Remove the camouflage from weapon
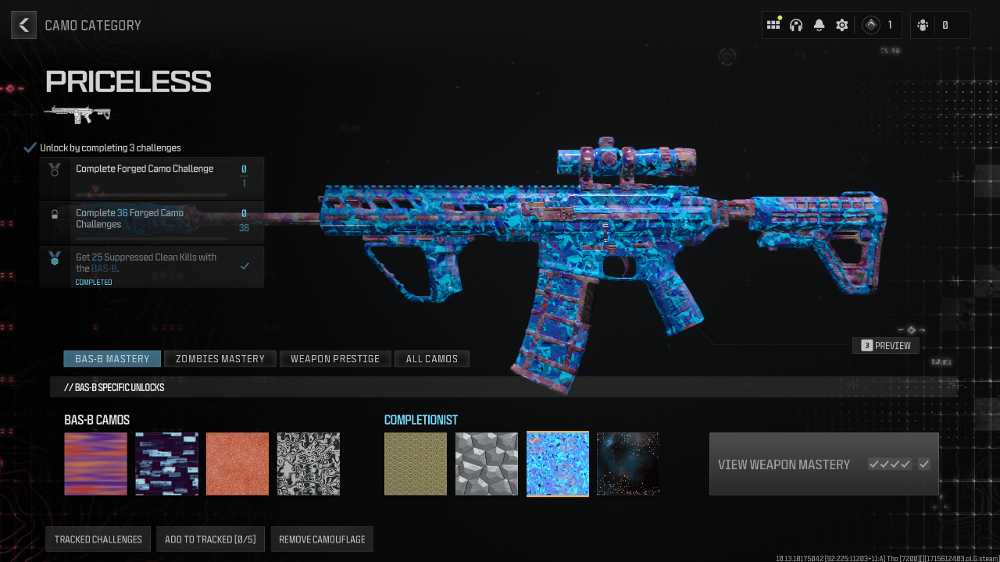The height and width of the screenshot is (562, 1000). tap(322, 539)
